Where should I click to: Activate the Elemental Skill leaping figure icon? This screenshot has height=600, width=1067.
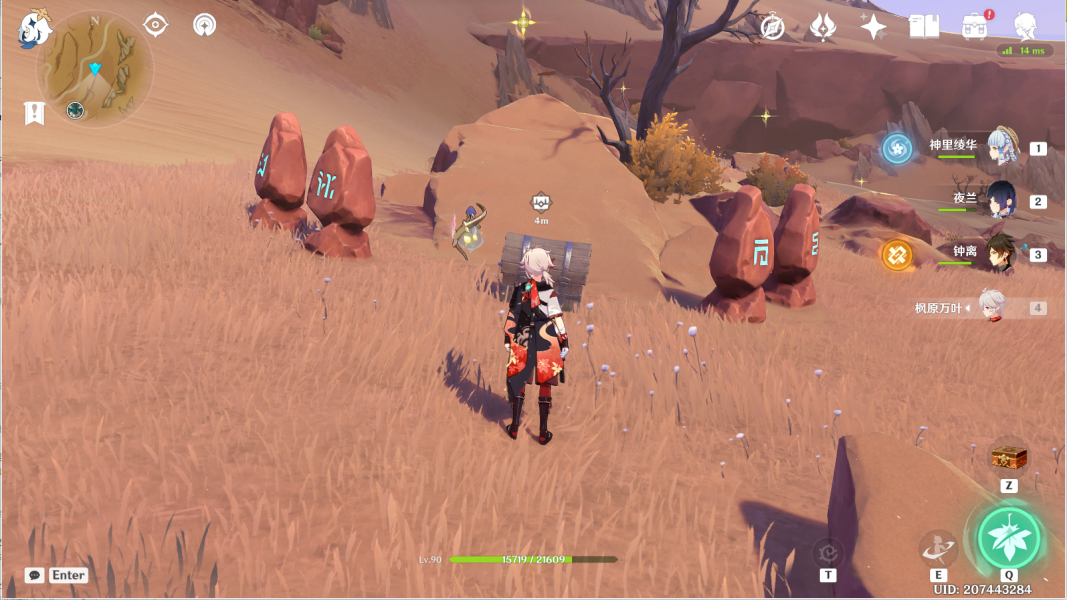pyautogui.click(x=938, y=548)
